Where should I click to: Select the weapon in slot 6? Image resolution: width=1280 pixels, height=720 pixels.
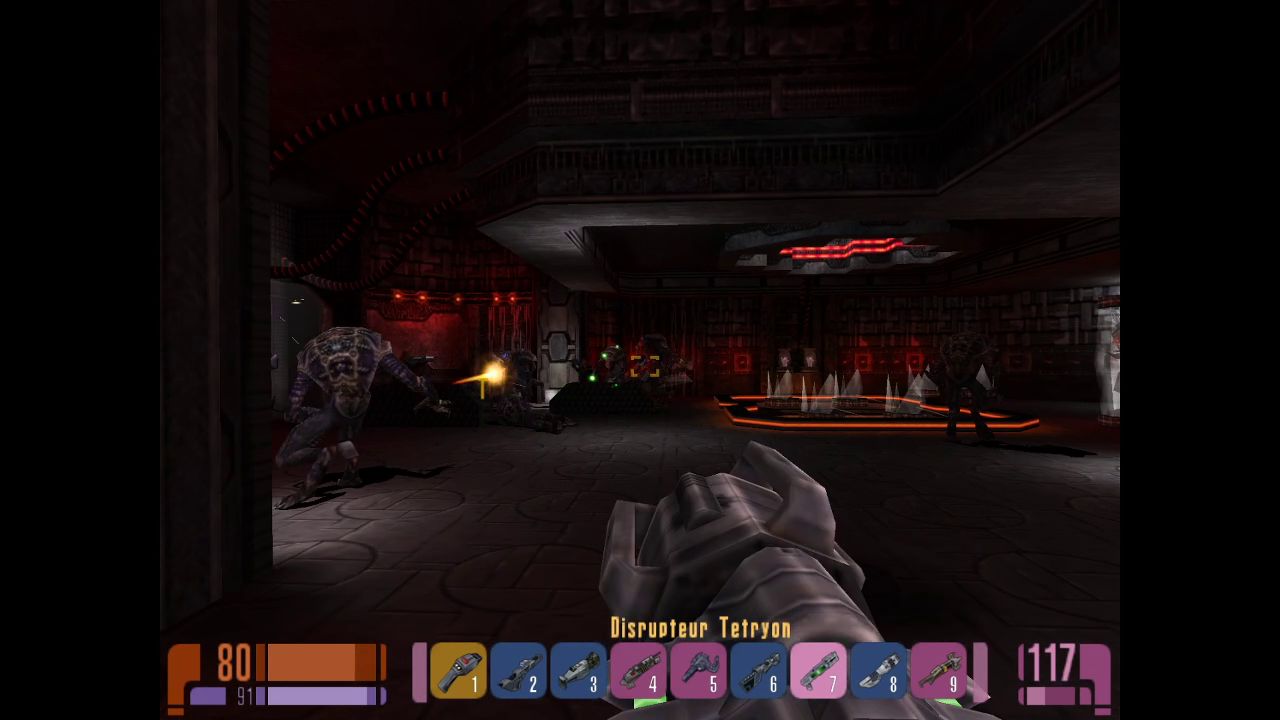click(x=758, y=670)
